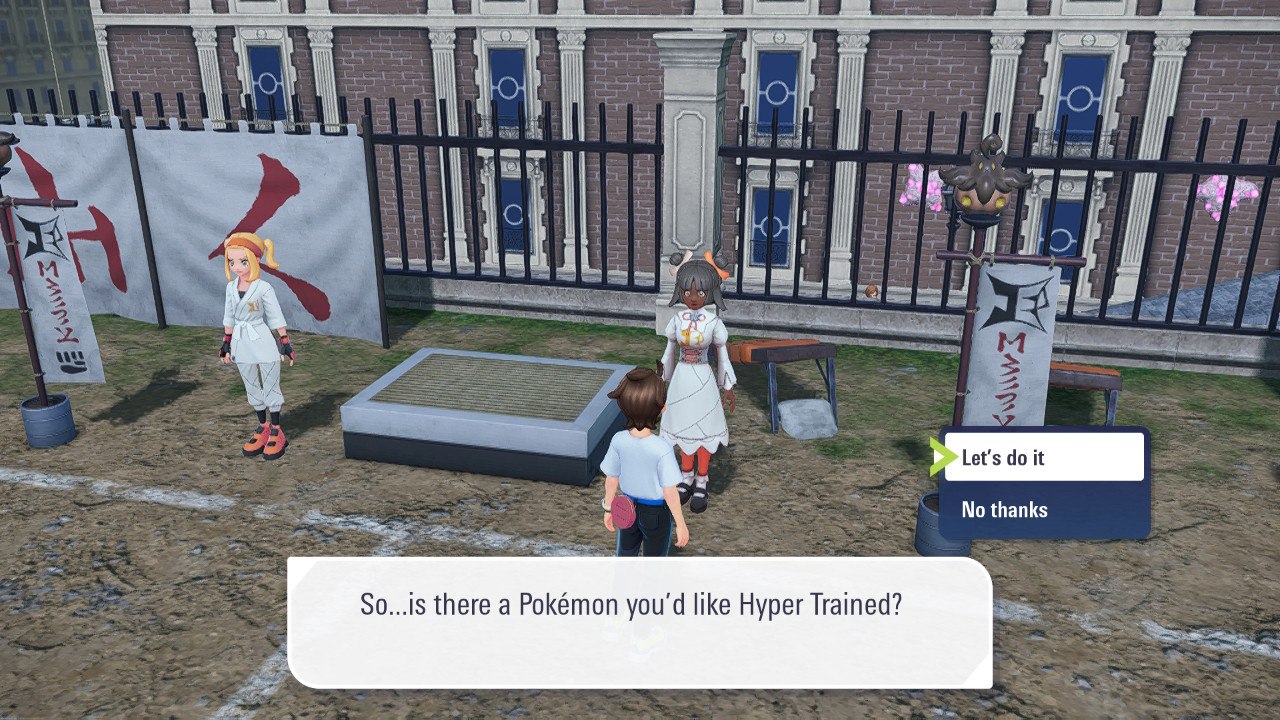Choose the "Let's do it" reply
This screenshot has width=1280, height=720.
click(x=1042, y=458)
